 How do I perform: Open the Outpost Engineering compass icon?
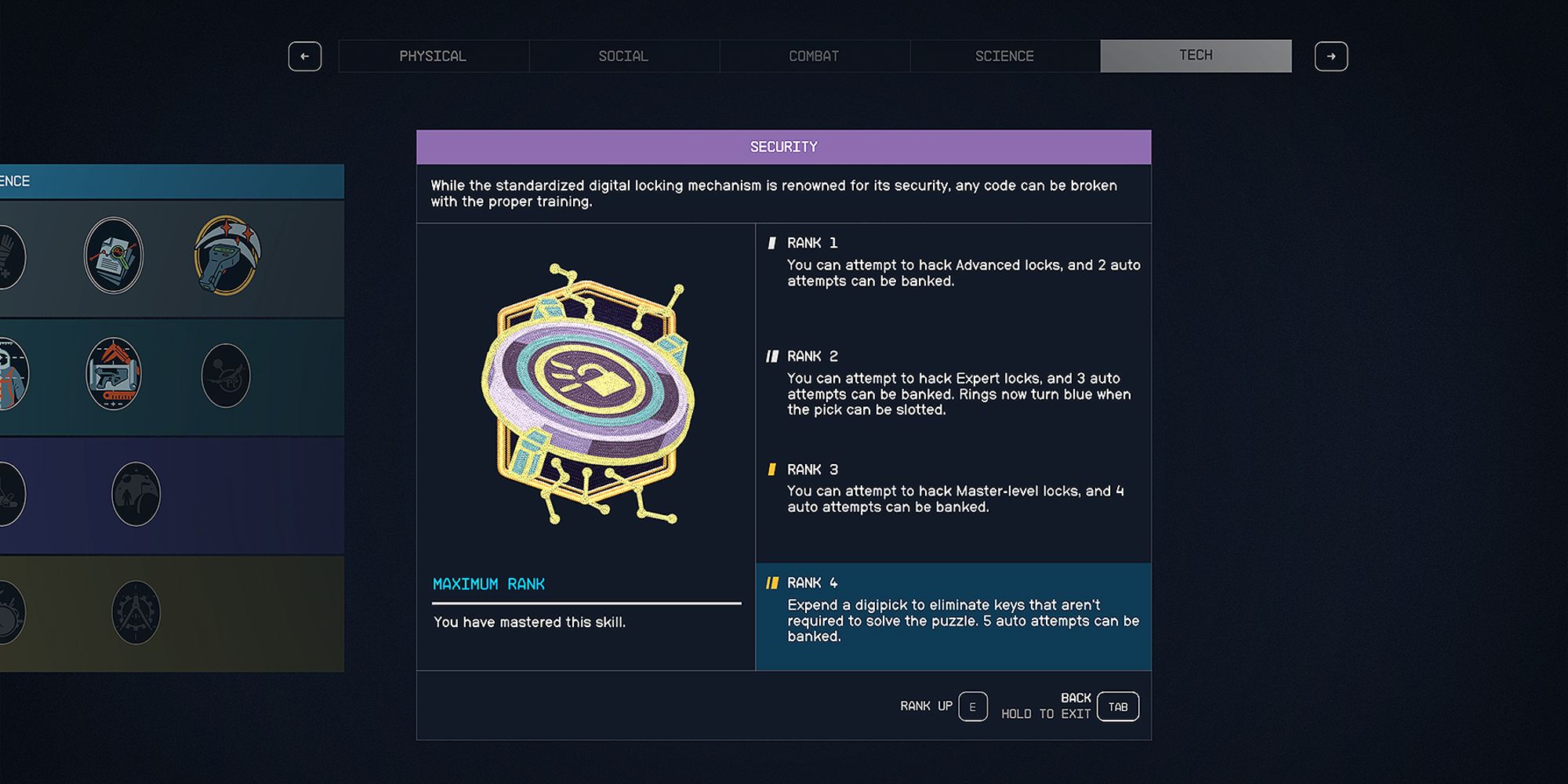click(x=135, y=612)
